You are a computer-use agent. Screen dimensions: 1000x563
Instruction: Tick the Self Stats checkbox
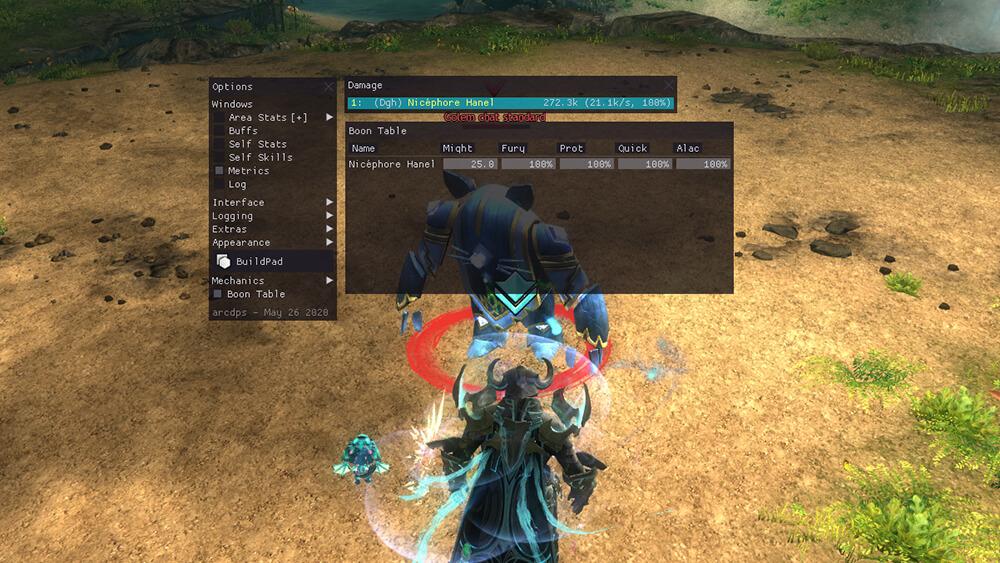click(x=220, y=144)
